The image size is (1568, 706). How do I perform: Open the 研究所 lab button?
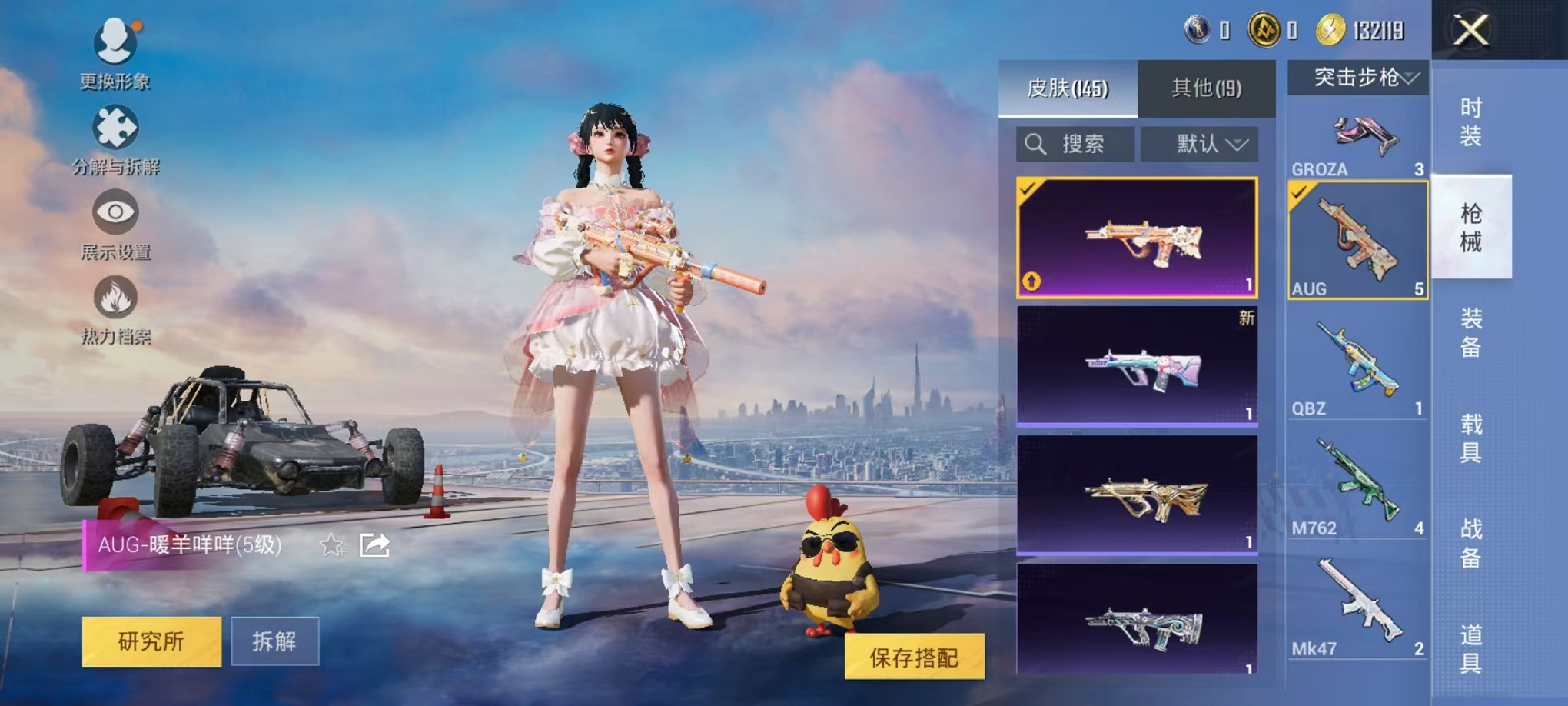(x=150, y=641)
